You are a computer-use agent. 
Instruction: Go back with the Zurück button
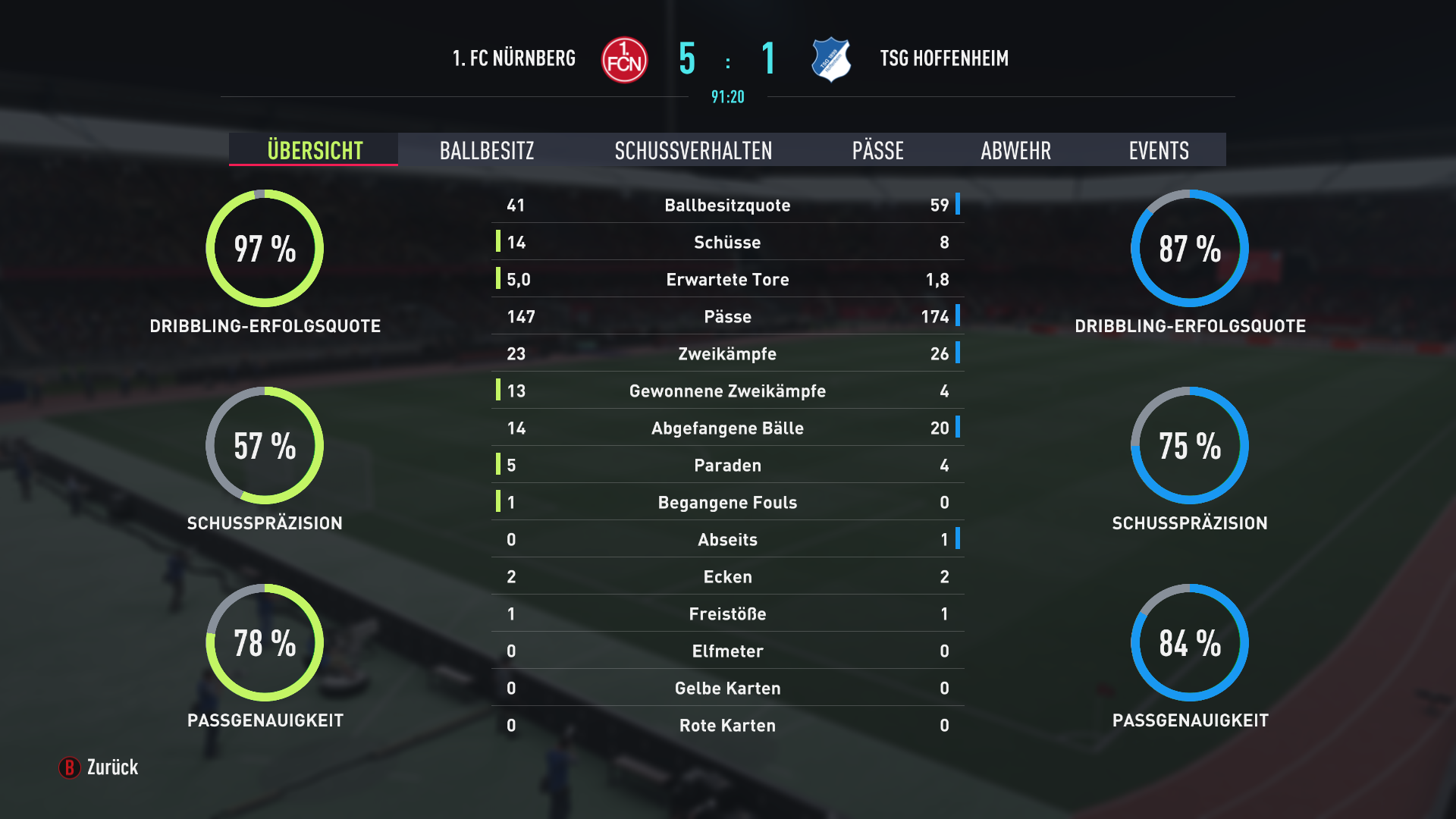click(x=99, y=767)
